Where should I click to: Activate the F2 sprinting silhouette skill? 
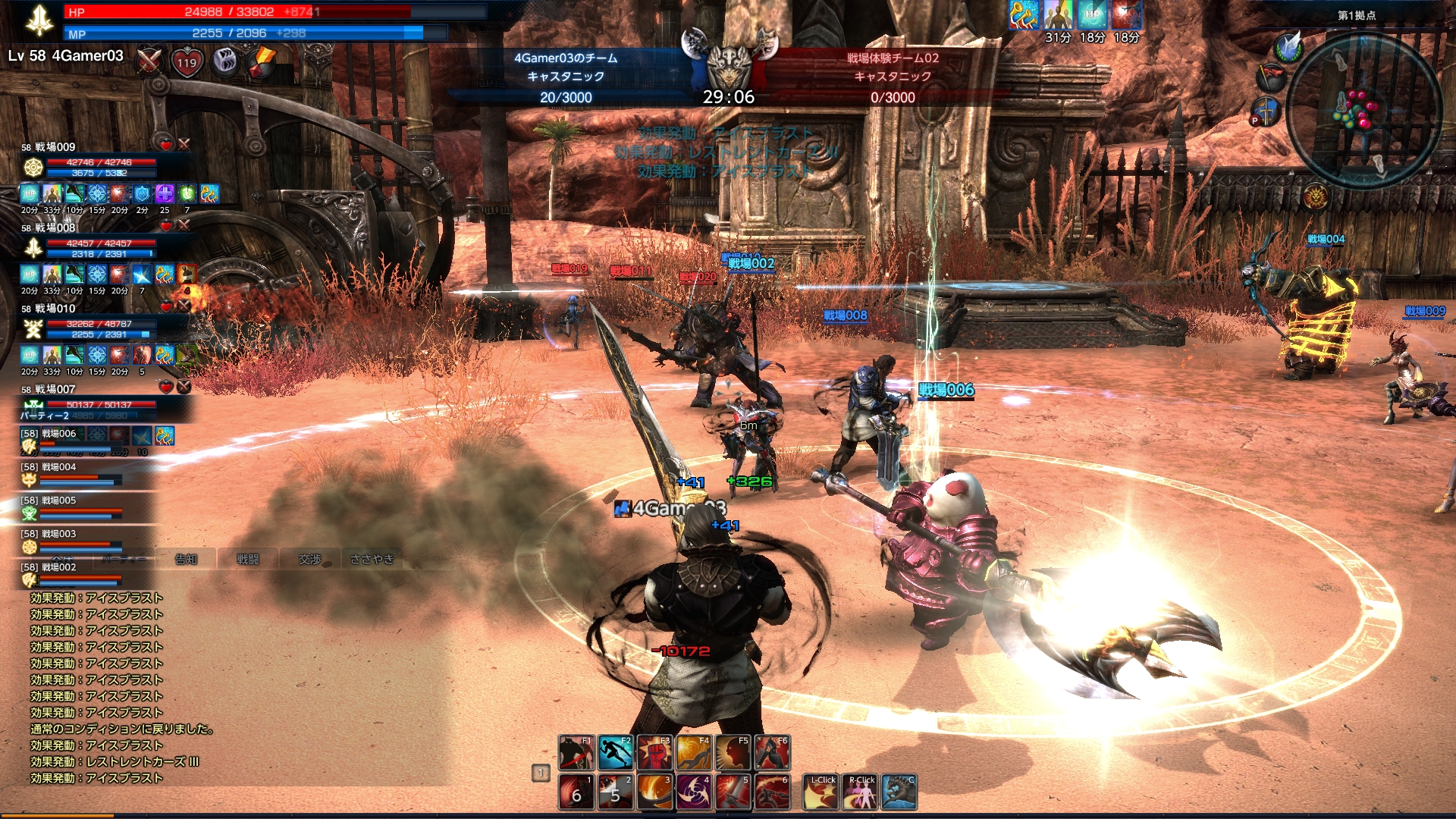615,752
